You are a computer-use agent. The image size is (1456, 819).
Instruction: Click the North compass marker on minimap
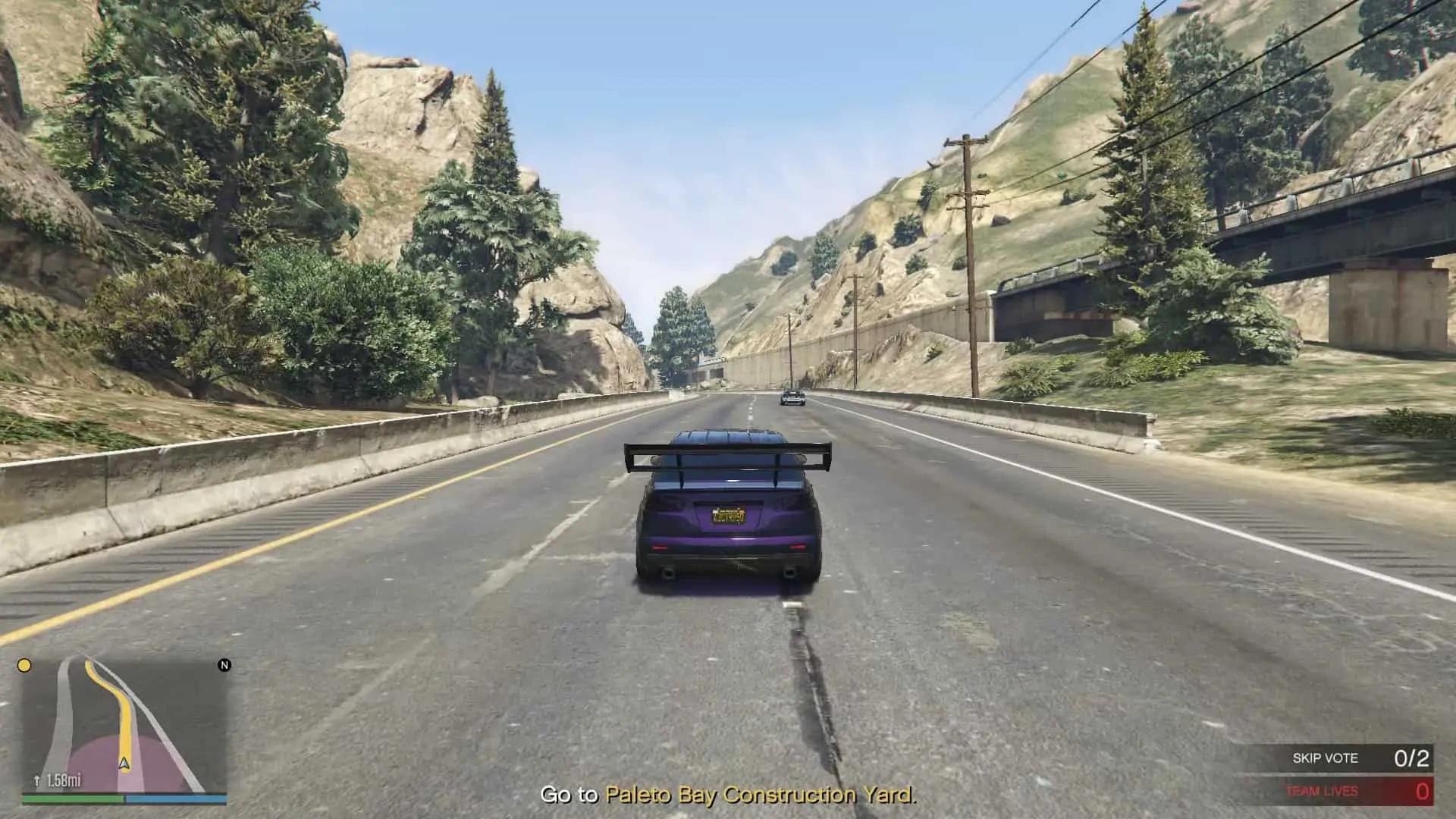tap(224, 665)
